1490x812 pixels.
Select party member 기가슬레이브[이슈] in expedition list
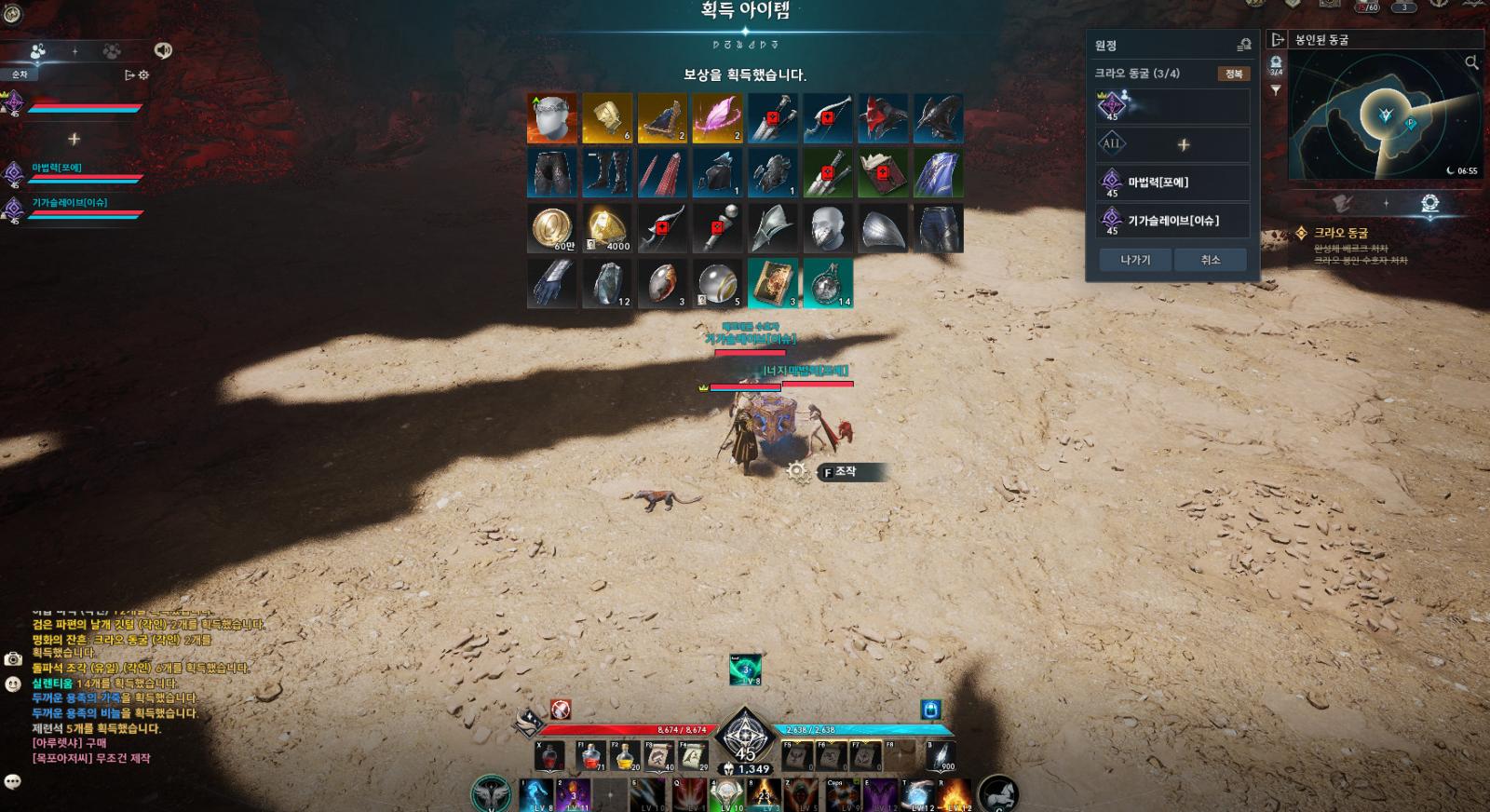(x=1172, y=221)
